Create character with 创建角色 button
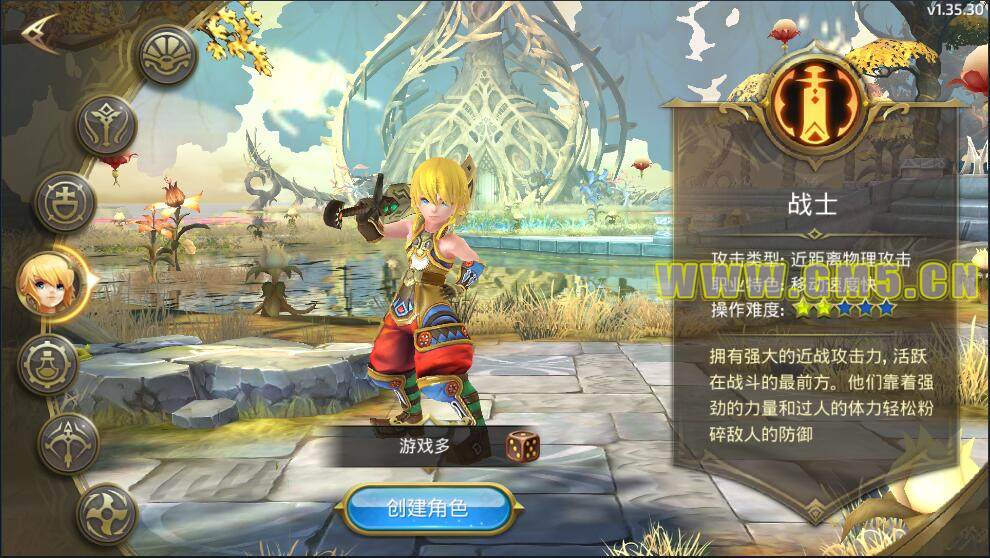 click(427, 507)
